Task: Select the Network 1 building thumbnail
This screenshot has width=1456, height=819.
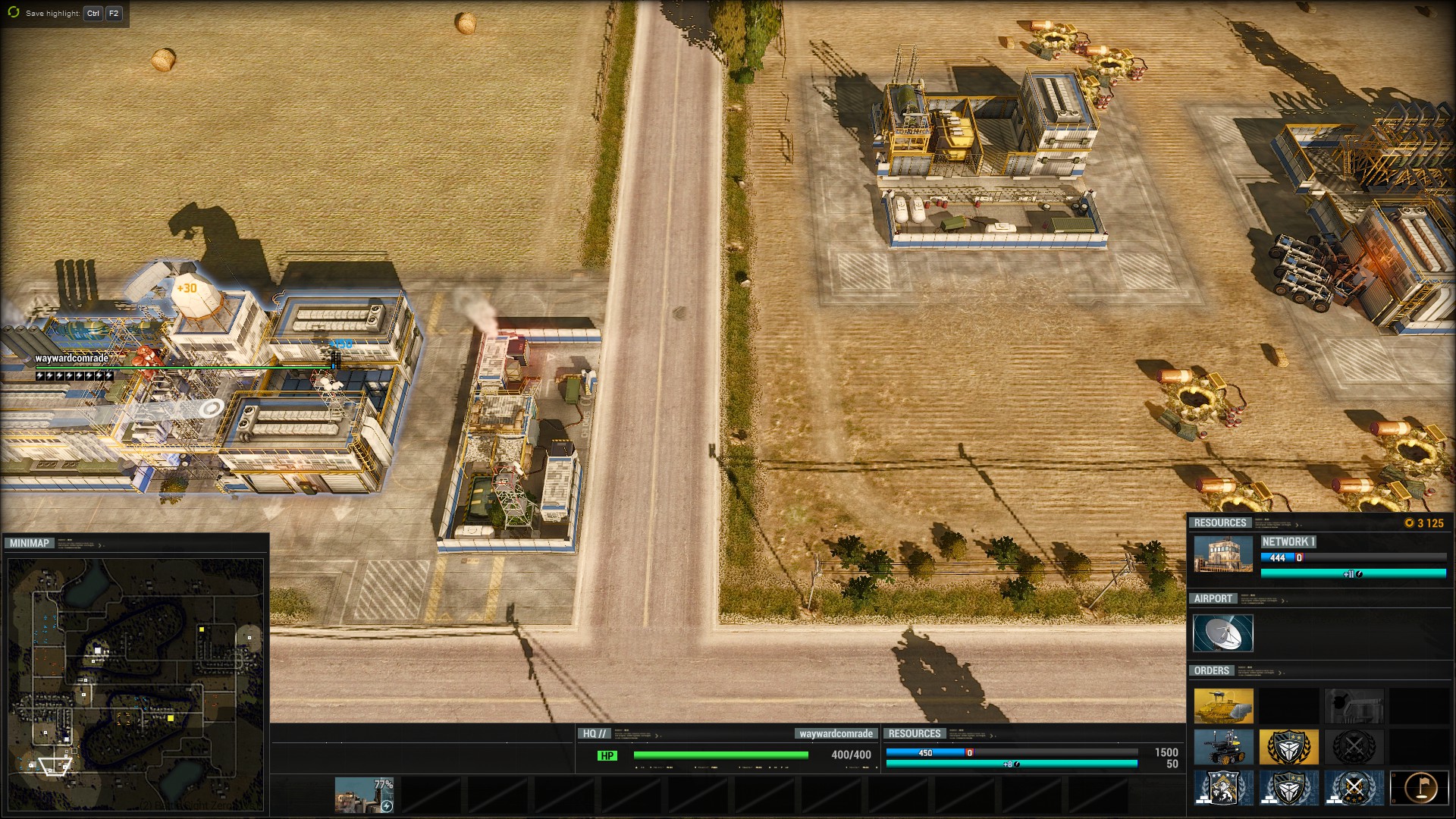Action: [x=1223, y=554]
